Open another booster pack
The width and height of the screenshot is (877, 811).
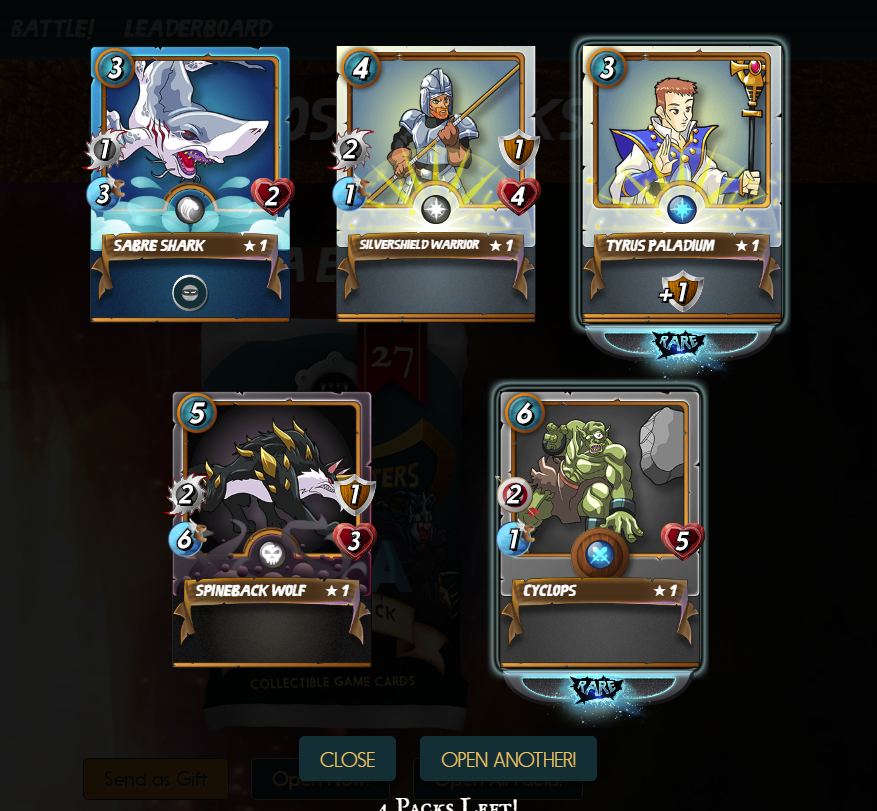tap(508, 759)
